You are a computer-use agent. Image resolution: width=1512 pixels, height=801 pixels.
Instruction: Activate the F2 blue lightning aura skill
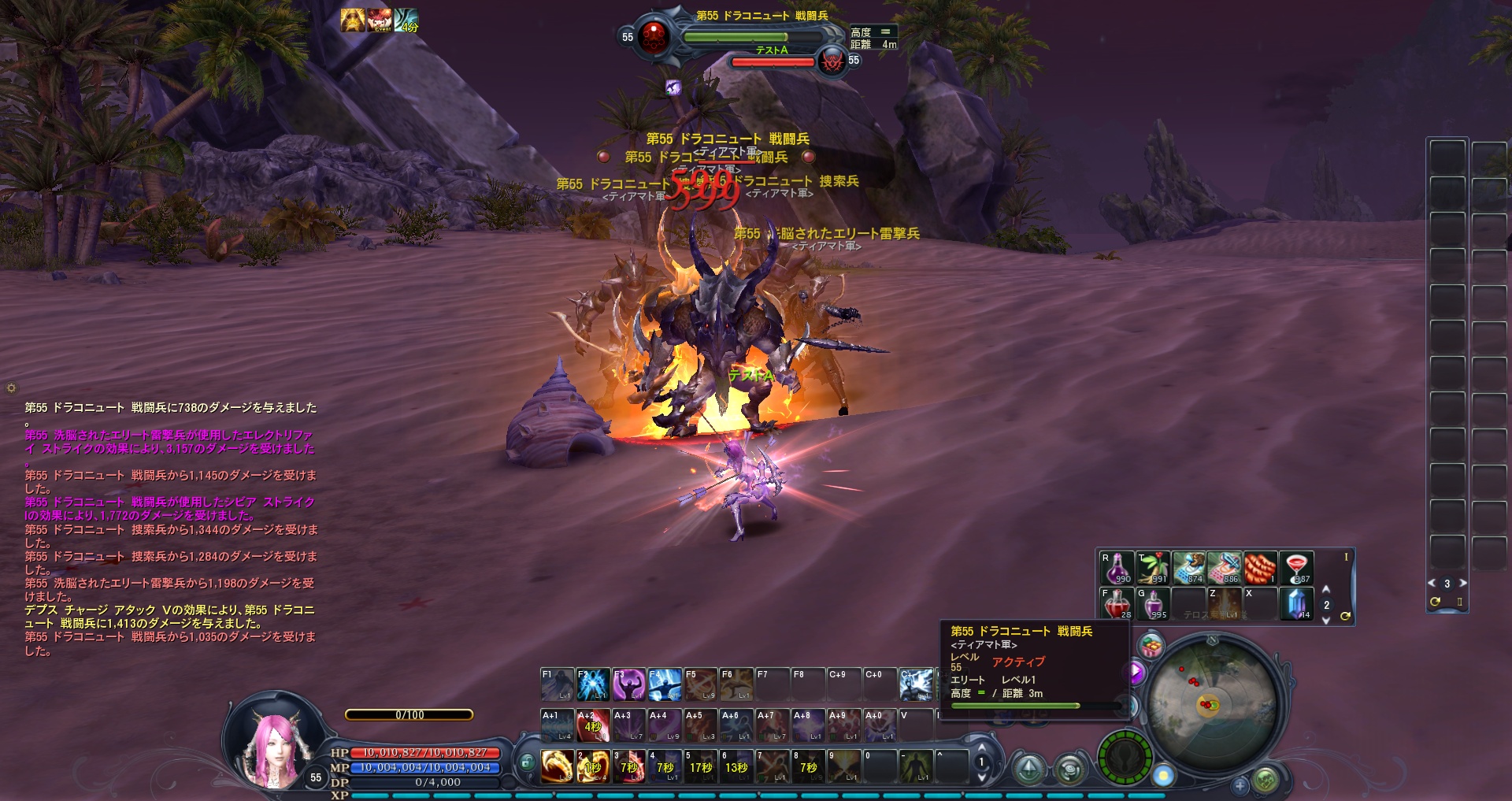click(592, 684)
